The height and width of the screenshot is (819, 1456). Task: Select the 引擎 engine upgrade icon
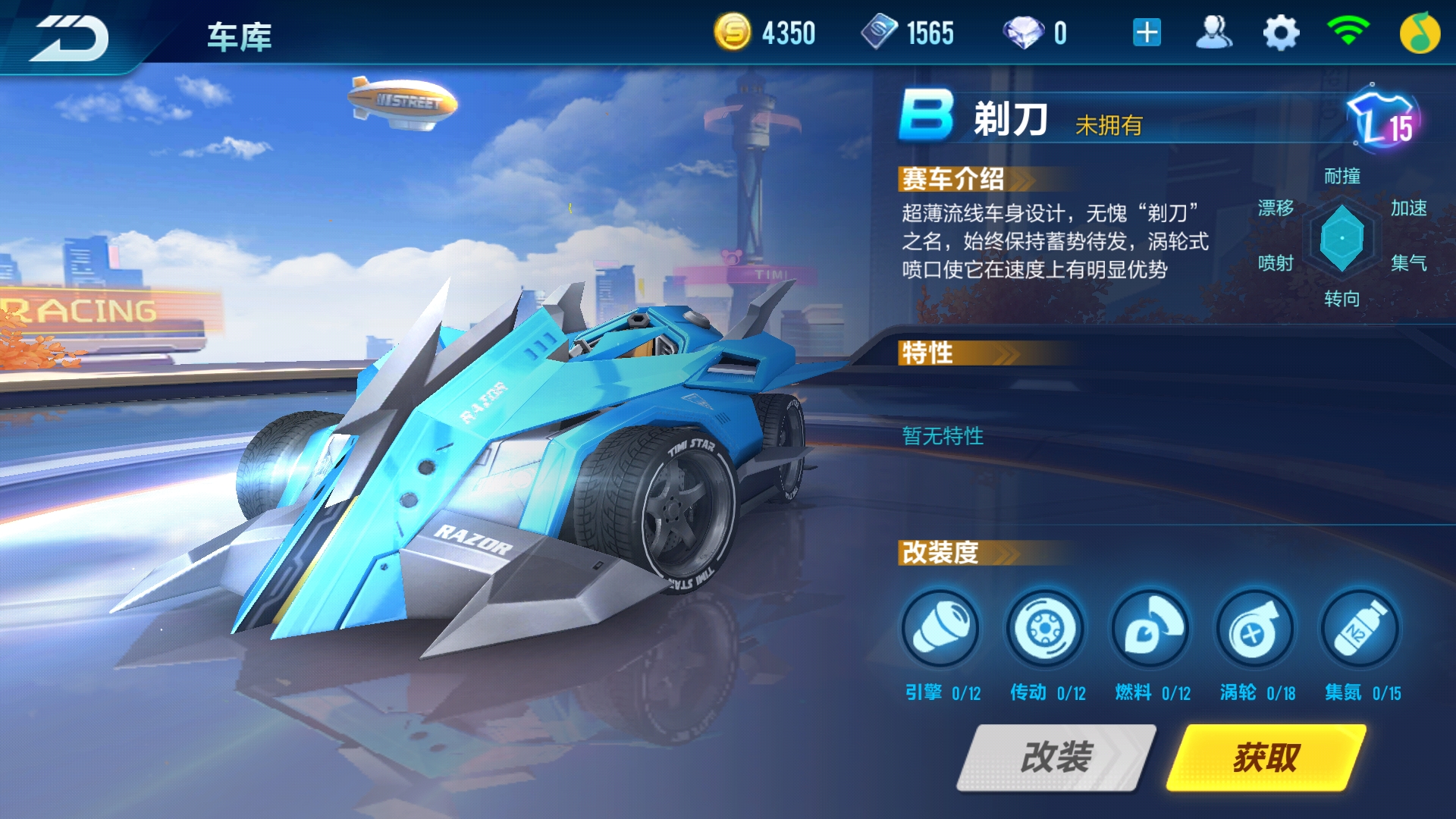pos(940,629)
